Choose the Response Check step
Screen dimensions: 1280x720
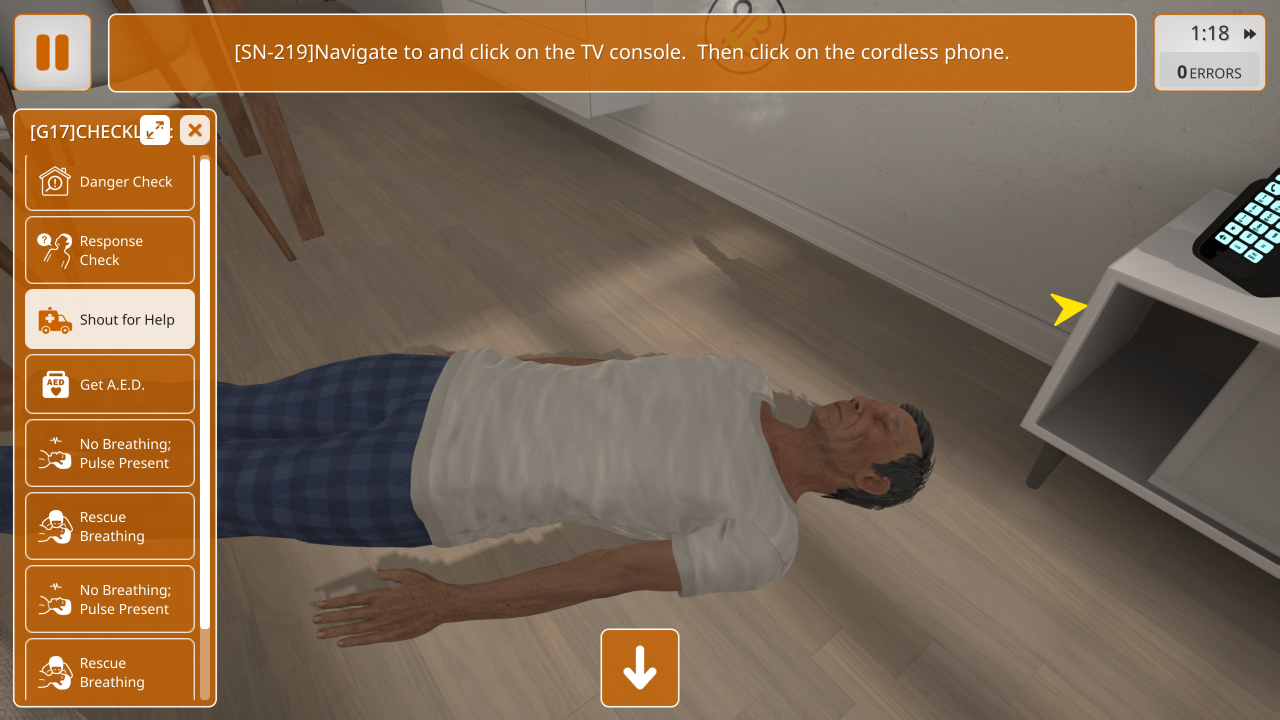[110, 250]
